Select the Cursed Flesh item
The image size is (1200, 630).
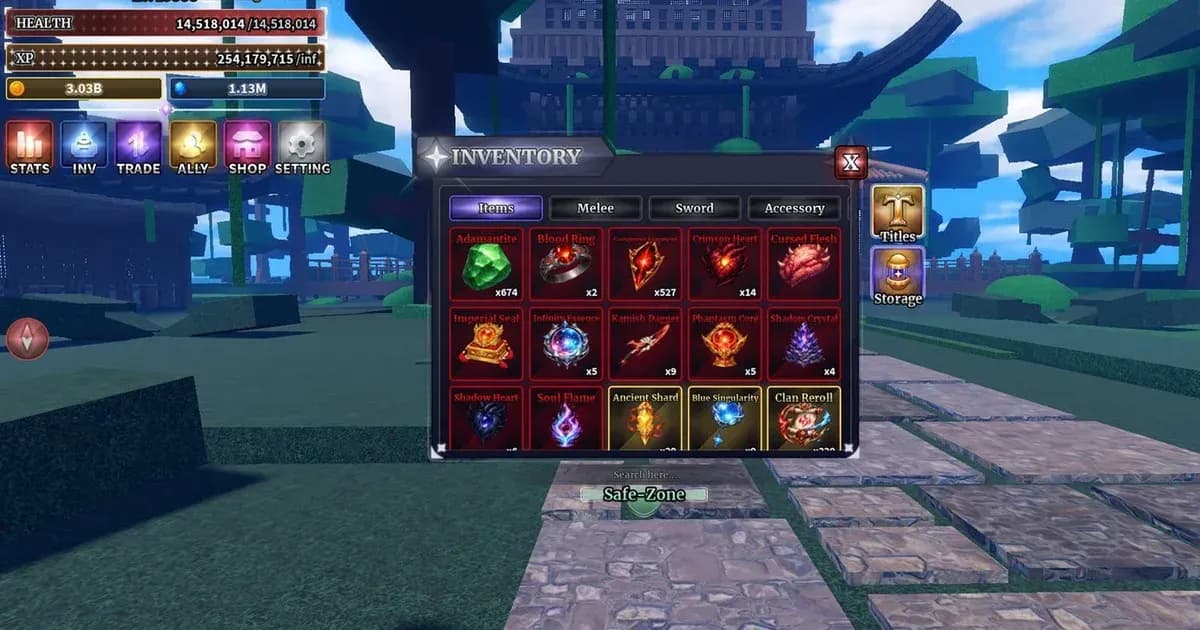pyautogui.click(x=804, y=264)
